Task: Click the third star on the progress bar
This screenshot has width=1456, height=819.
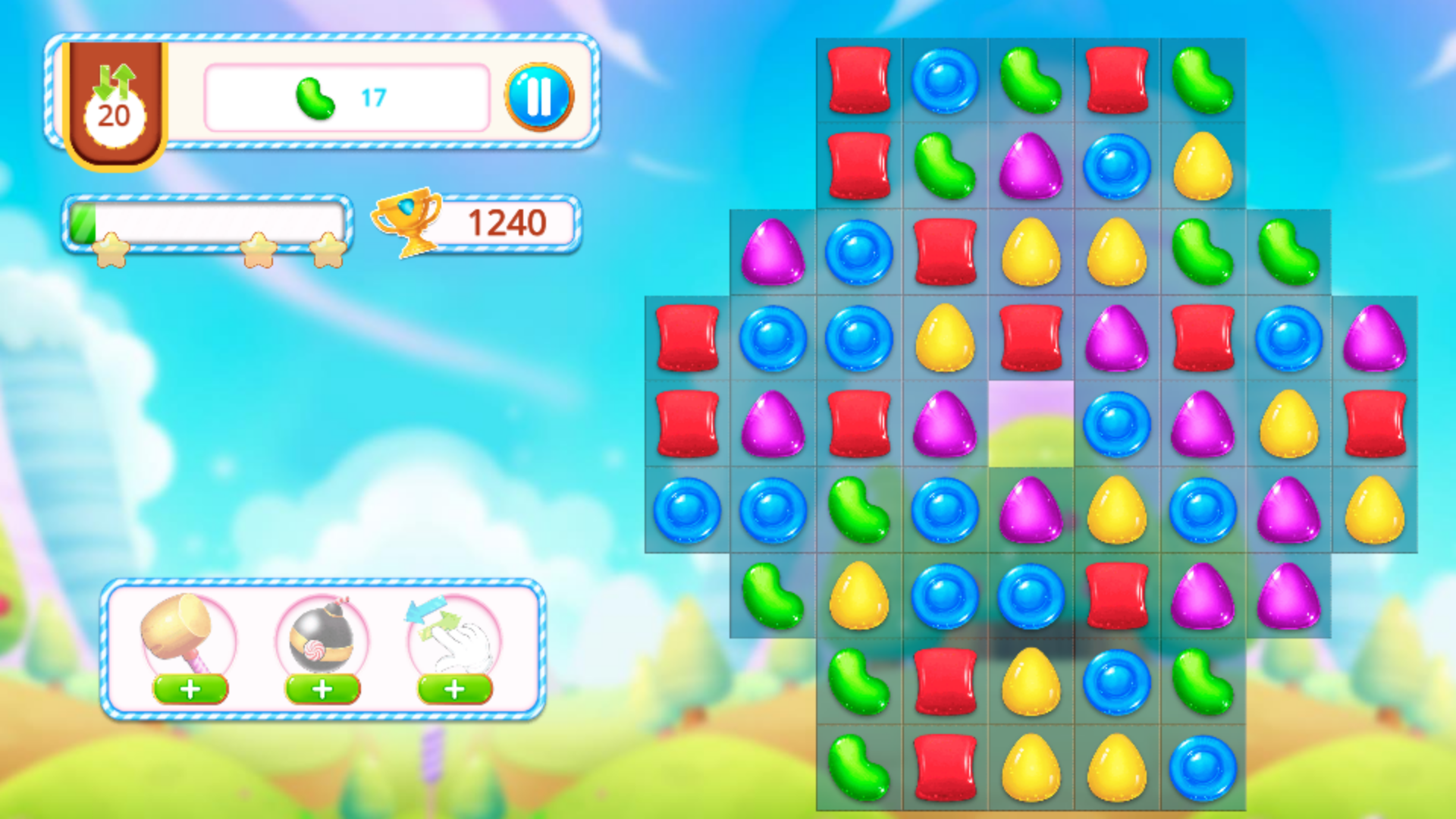Action: pos(326,250)
